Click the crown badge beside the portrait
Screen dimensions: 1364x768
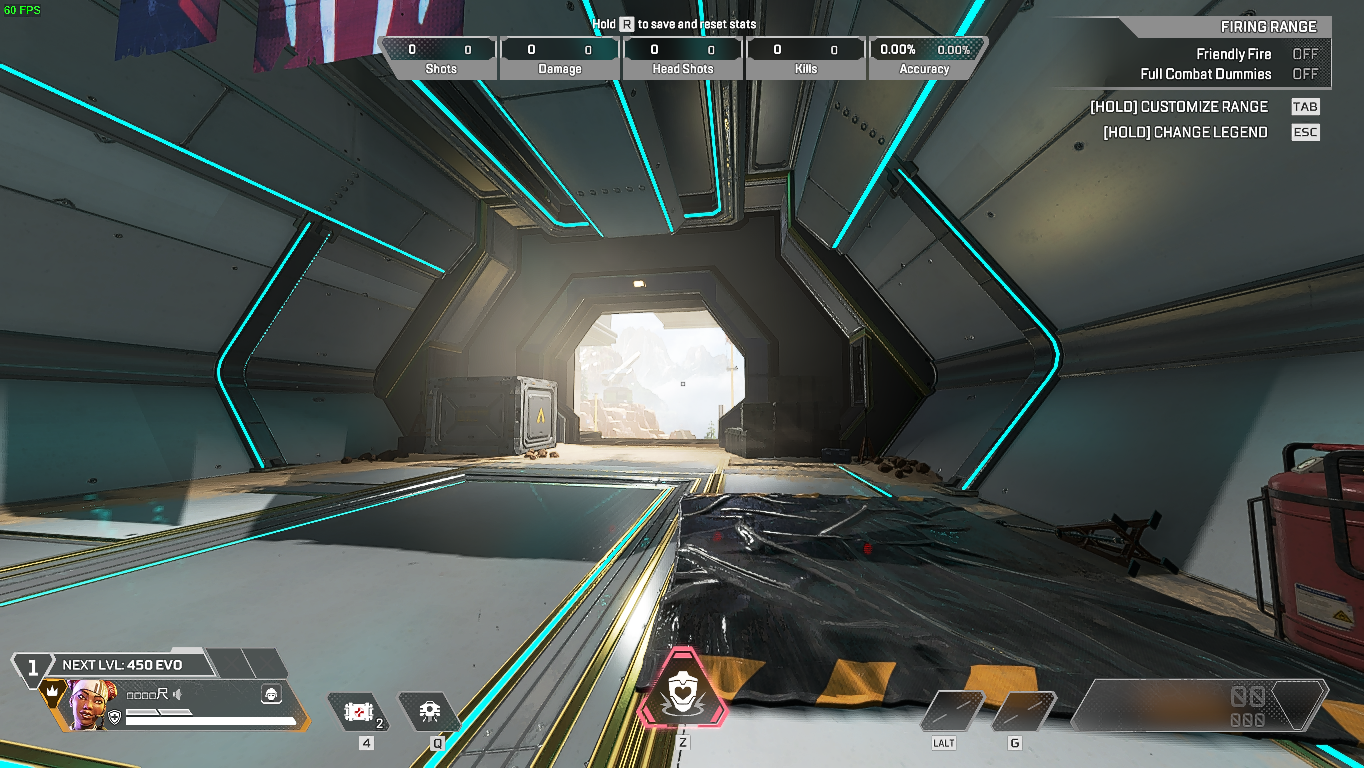52,691
